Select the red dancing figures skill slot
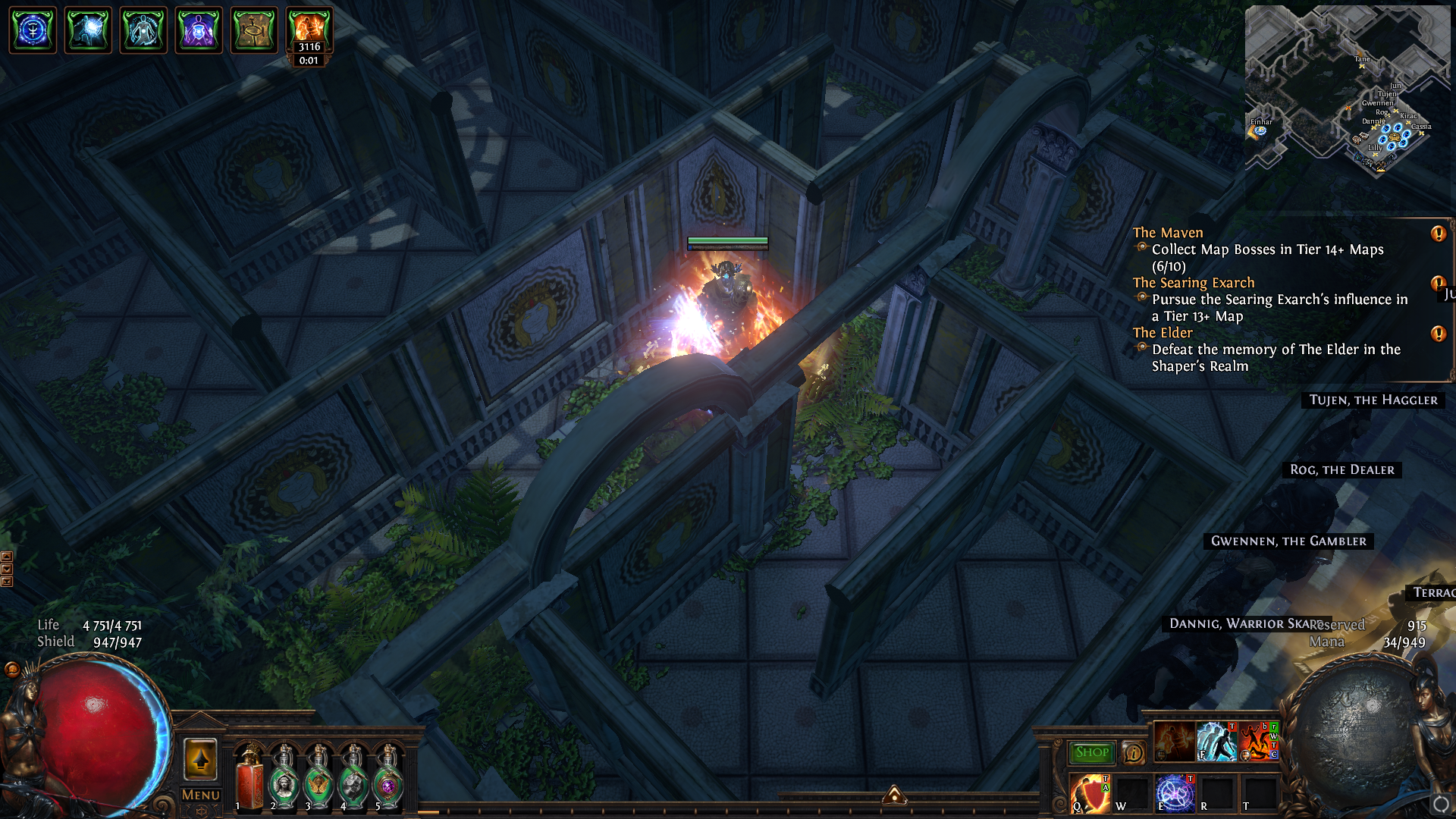 tap(1258, 741)
